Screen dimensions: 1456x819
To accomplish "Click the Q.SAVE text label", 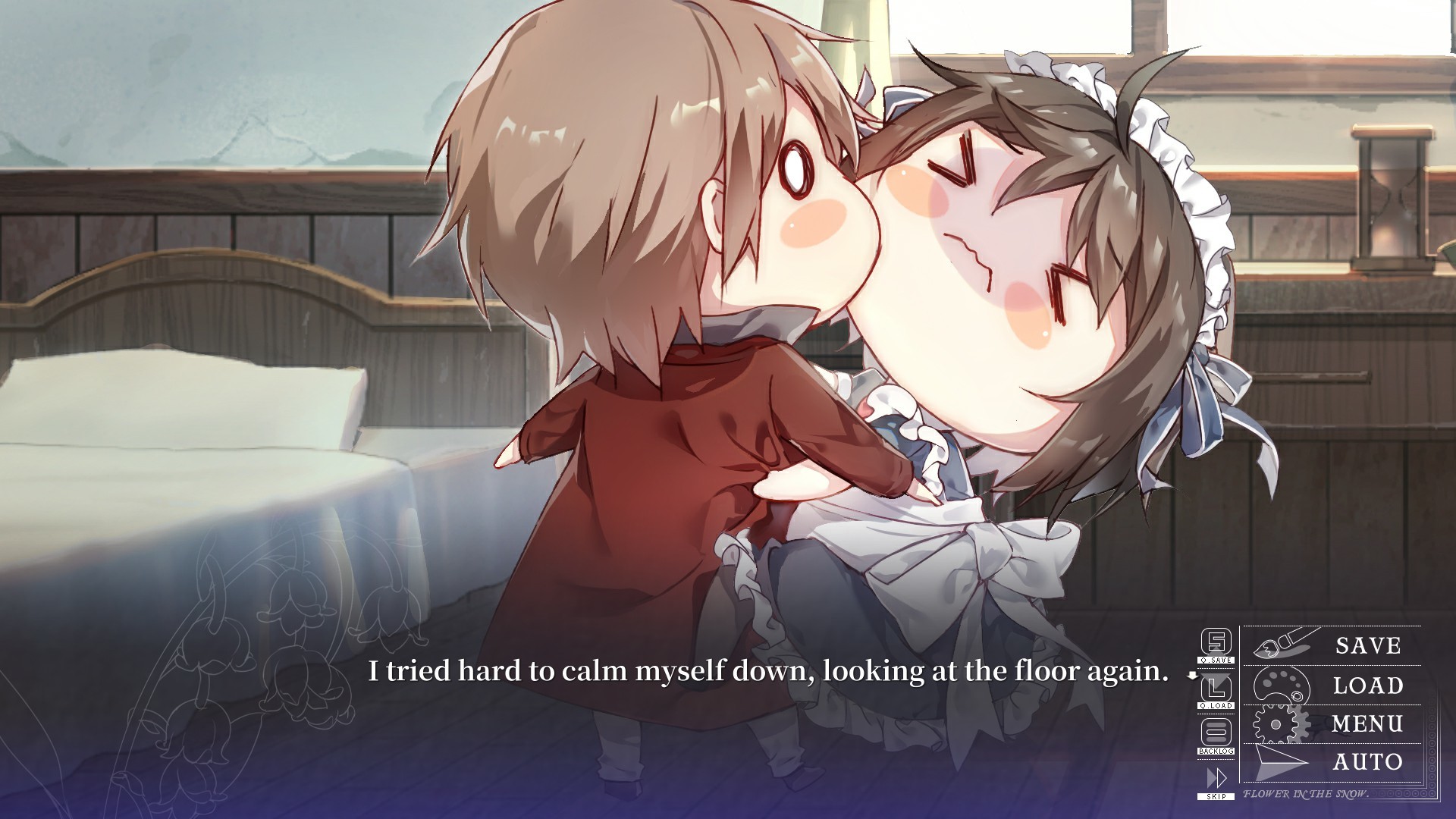I will tap(1216, 660).
